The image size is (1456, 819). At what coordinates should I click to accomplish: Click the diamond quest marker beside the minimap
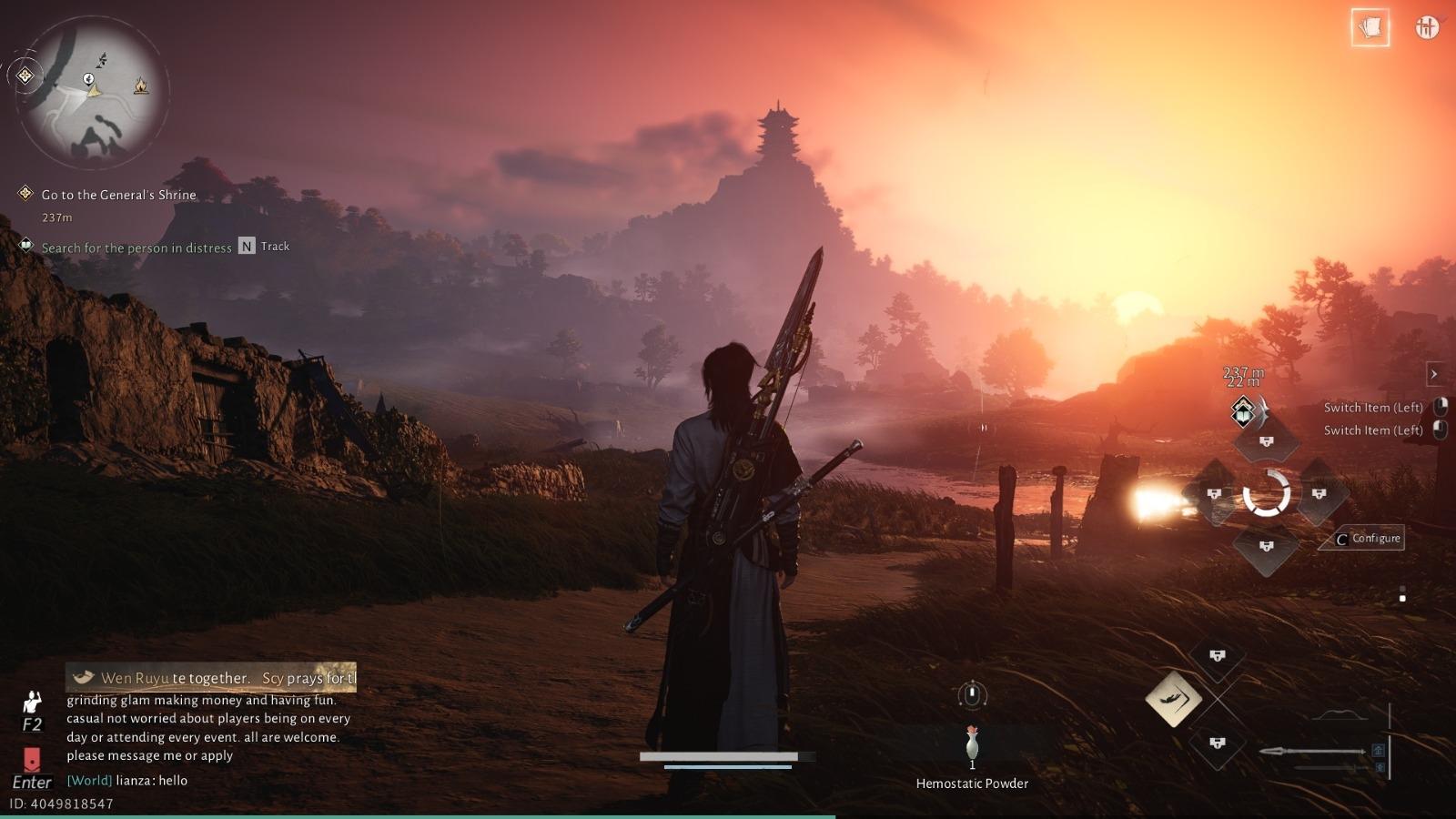click(x=25, y=76)
